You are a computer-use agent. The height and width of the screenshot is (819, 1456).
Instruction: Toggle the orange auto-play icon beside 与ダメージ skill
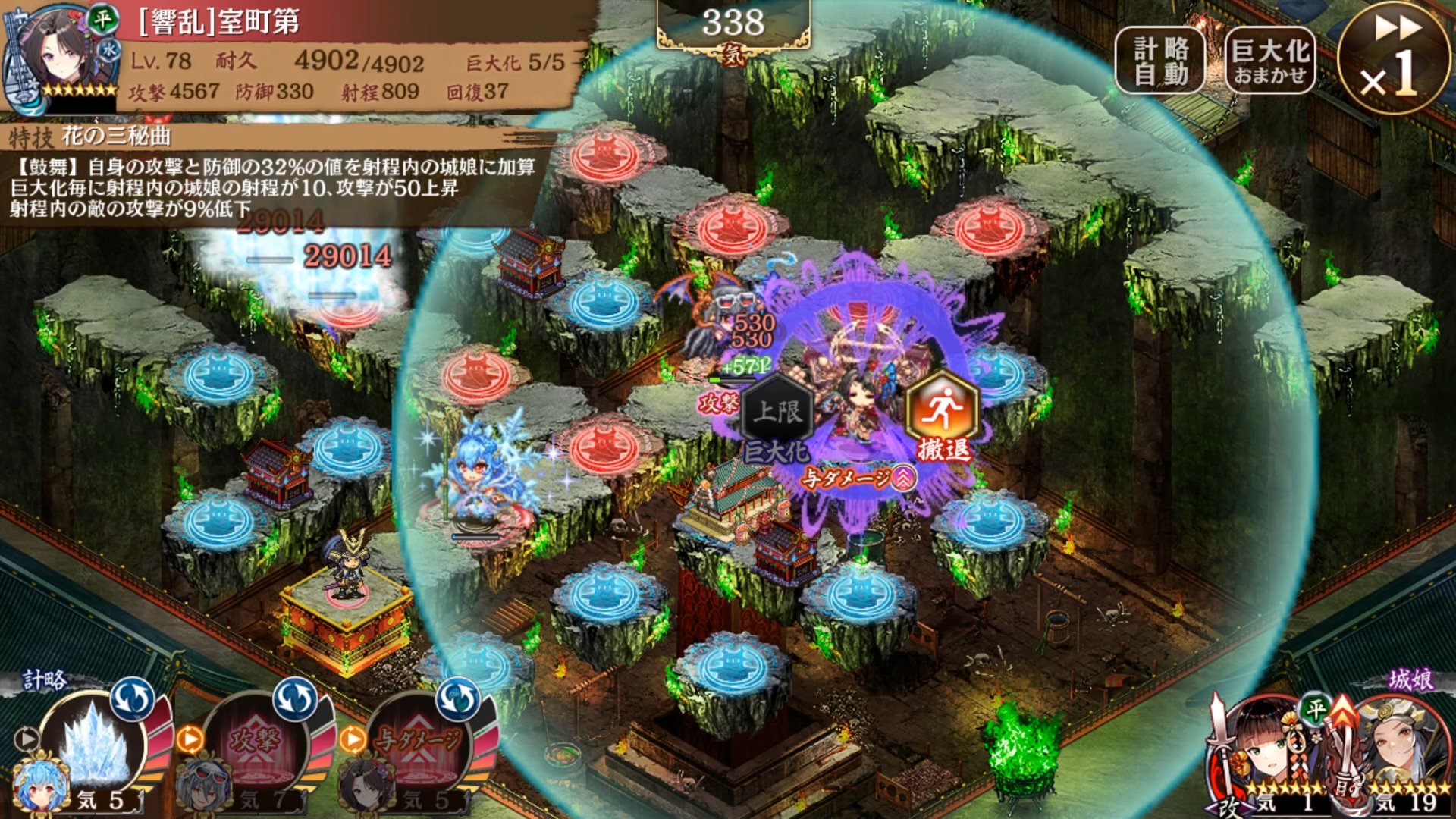click(x=352, y=738)
